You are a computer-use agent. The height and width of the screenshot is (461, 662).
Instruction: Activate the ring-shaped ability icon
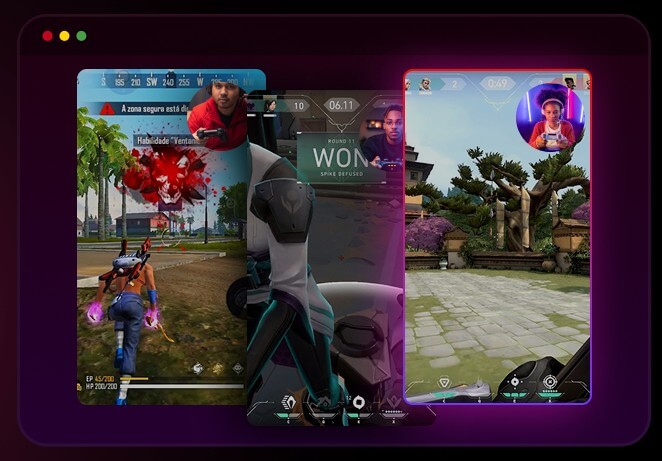point(358,402)
